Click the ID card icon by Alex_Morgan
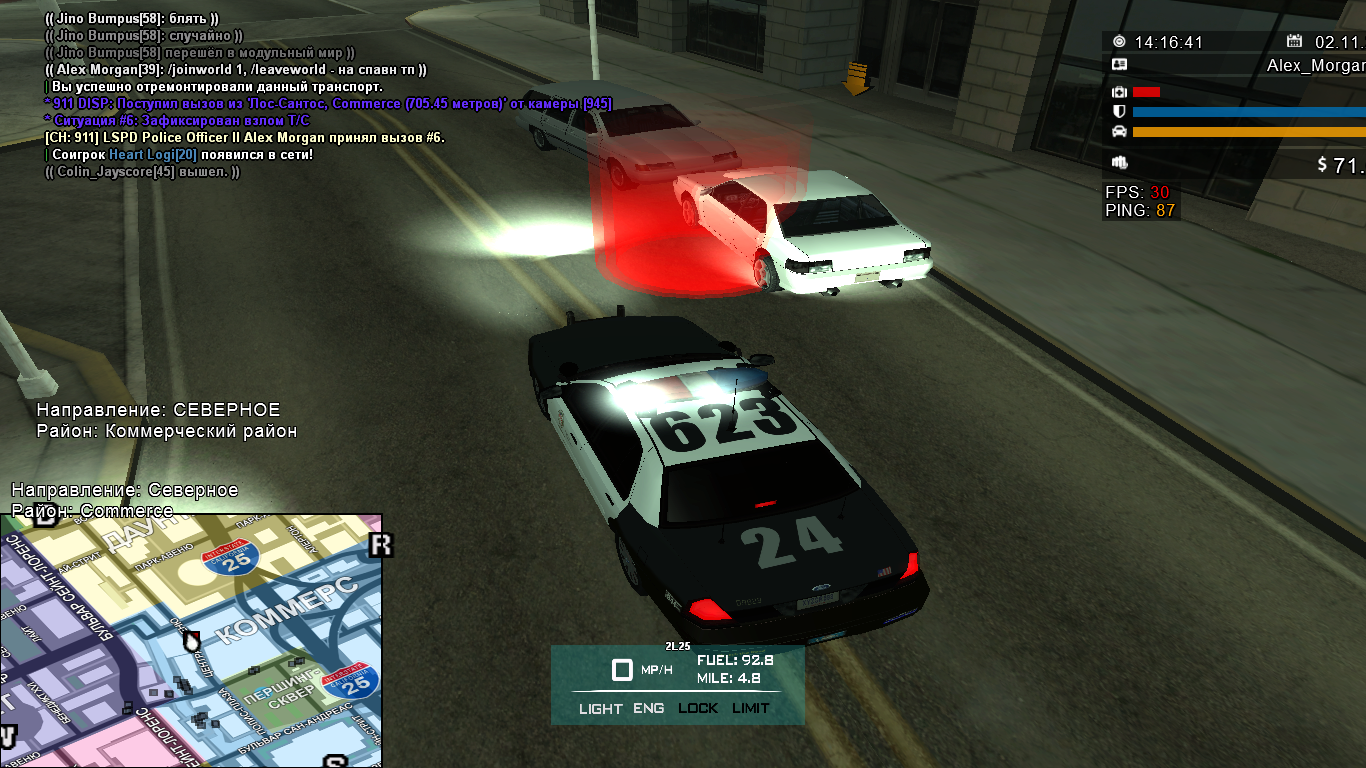 [x=1119, y=64]
